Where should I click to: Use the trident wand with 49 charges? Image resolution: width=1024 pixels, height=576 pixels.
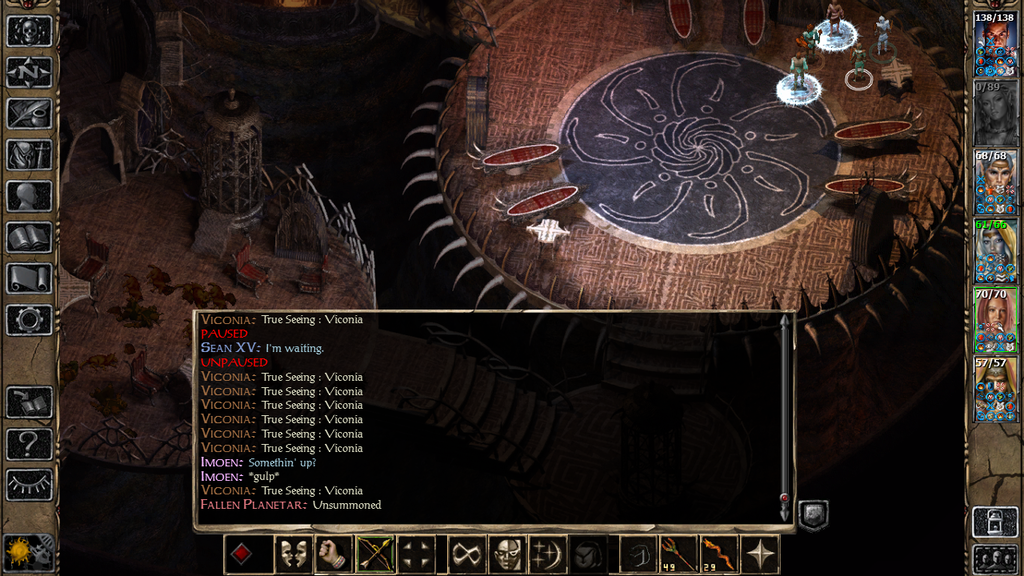click(677, 554)
